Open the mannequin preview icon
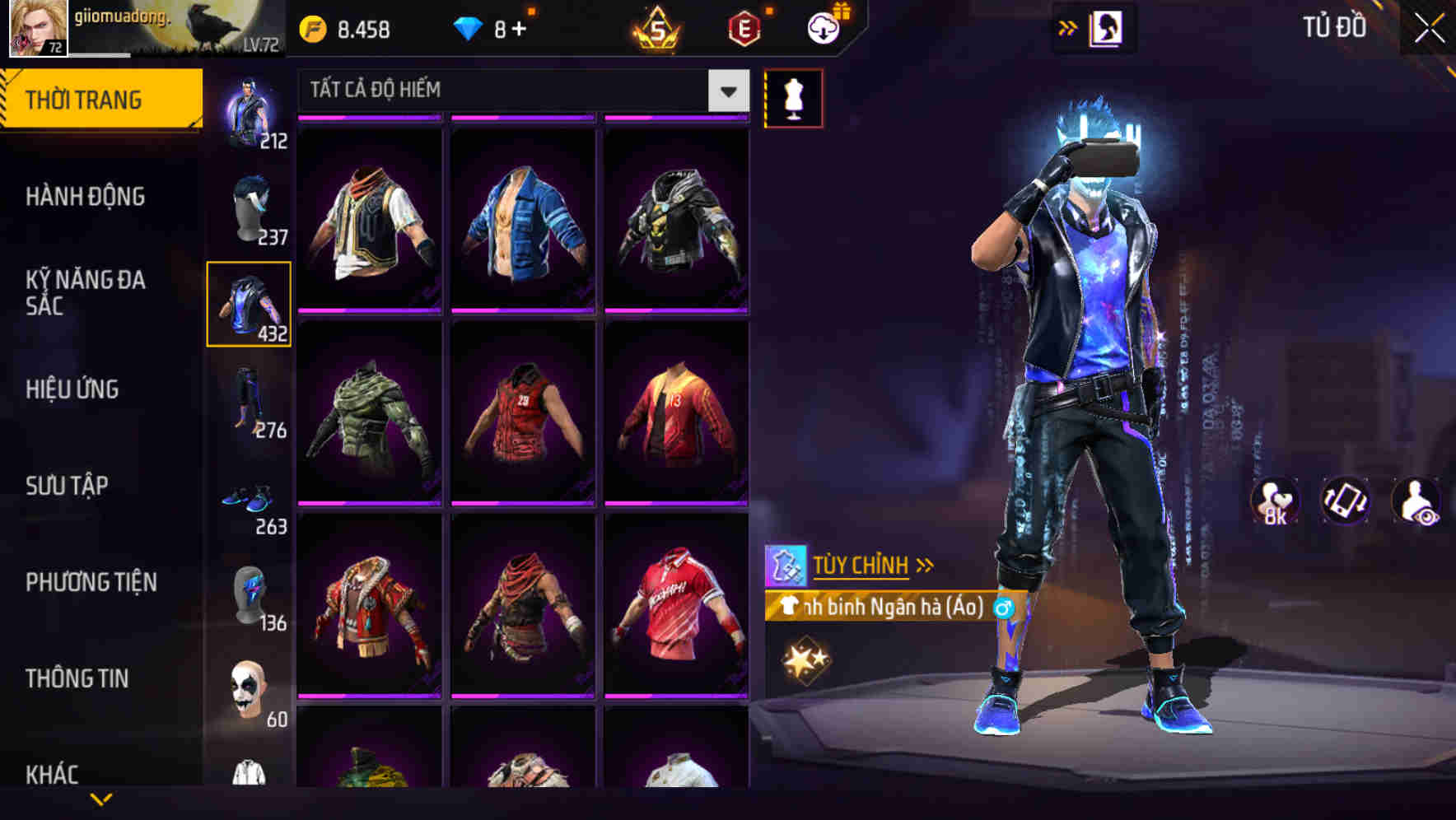The width and height of the screenshot is (1456, 820). point(793,97)
